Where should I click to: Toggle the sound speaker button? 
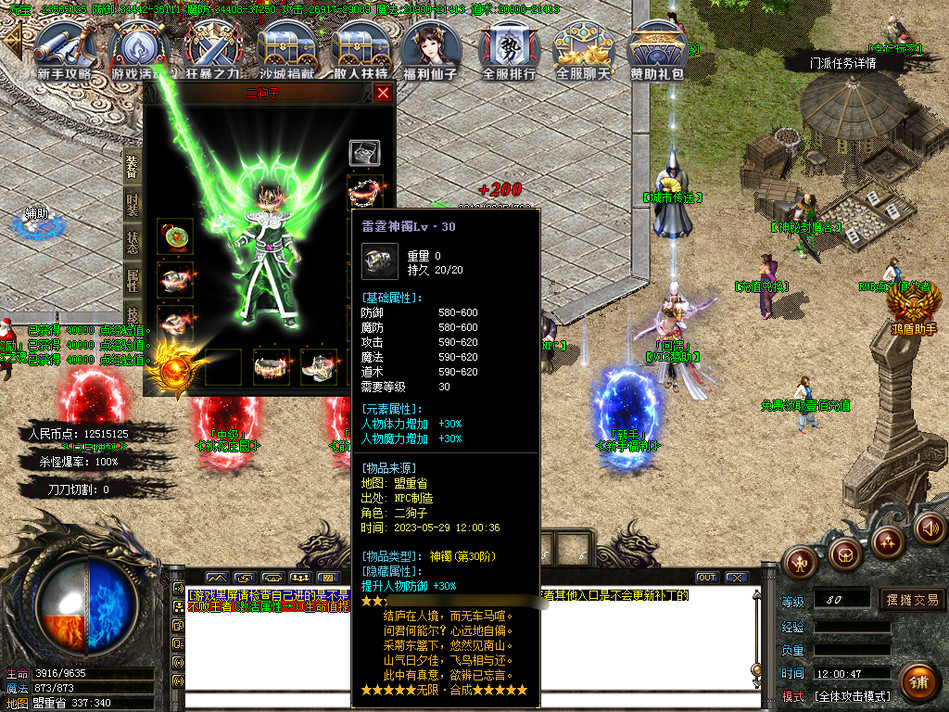[x=930, y=528]
